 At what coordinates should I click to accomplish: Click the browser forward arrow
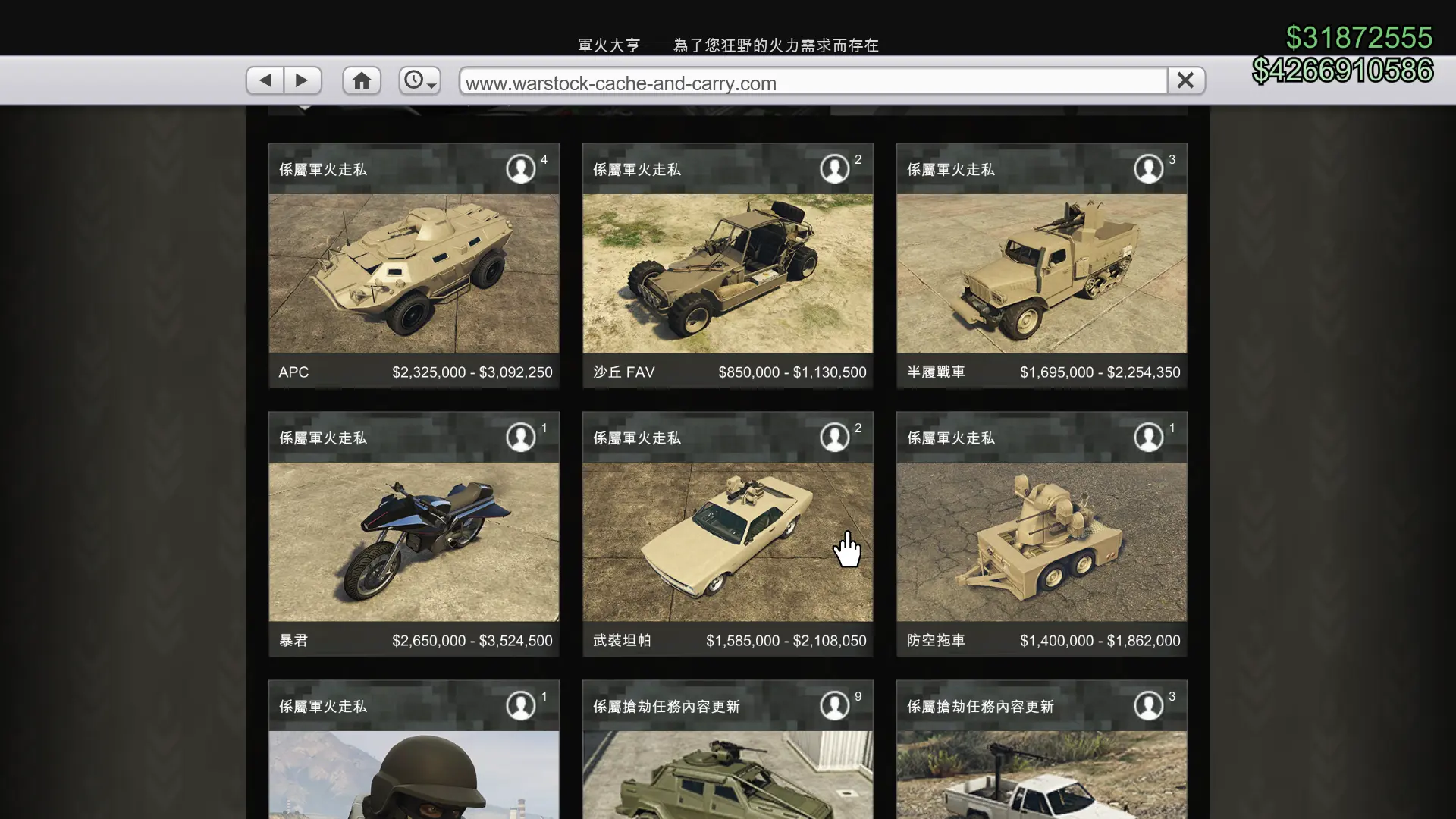303,80
